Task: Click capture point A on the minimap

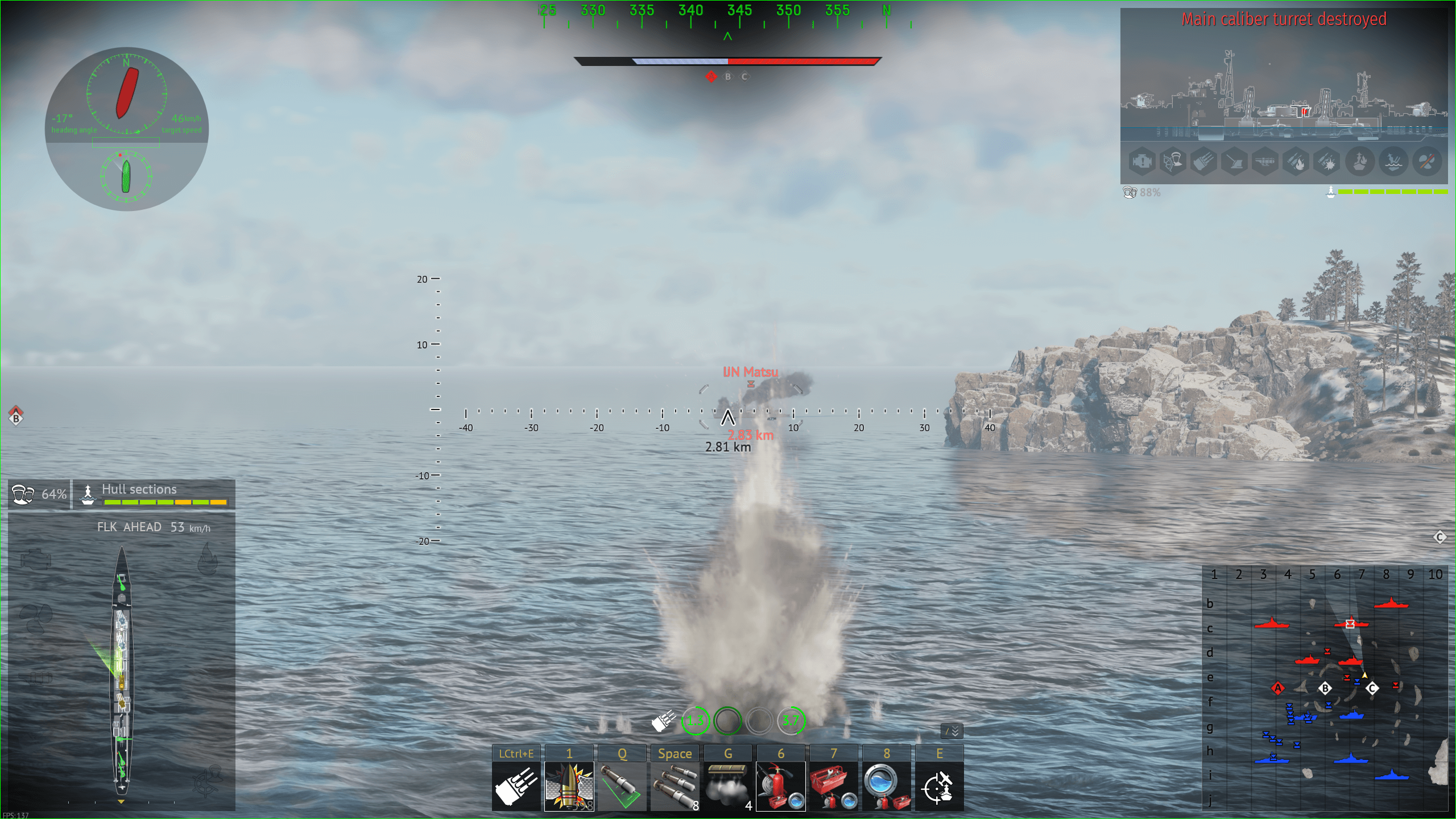Action: point(1278,688)
